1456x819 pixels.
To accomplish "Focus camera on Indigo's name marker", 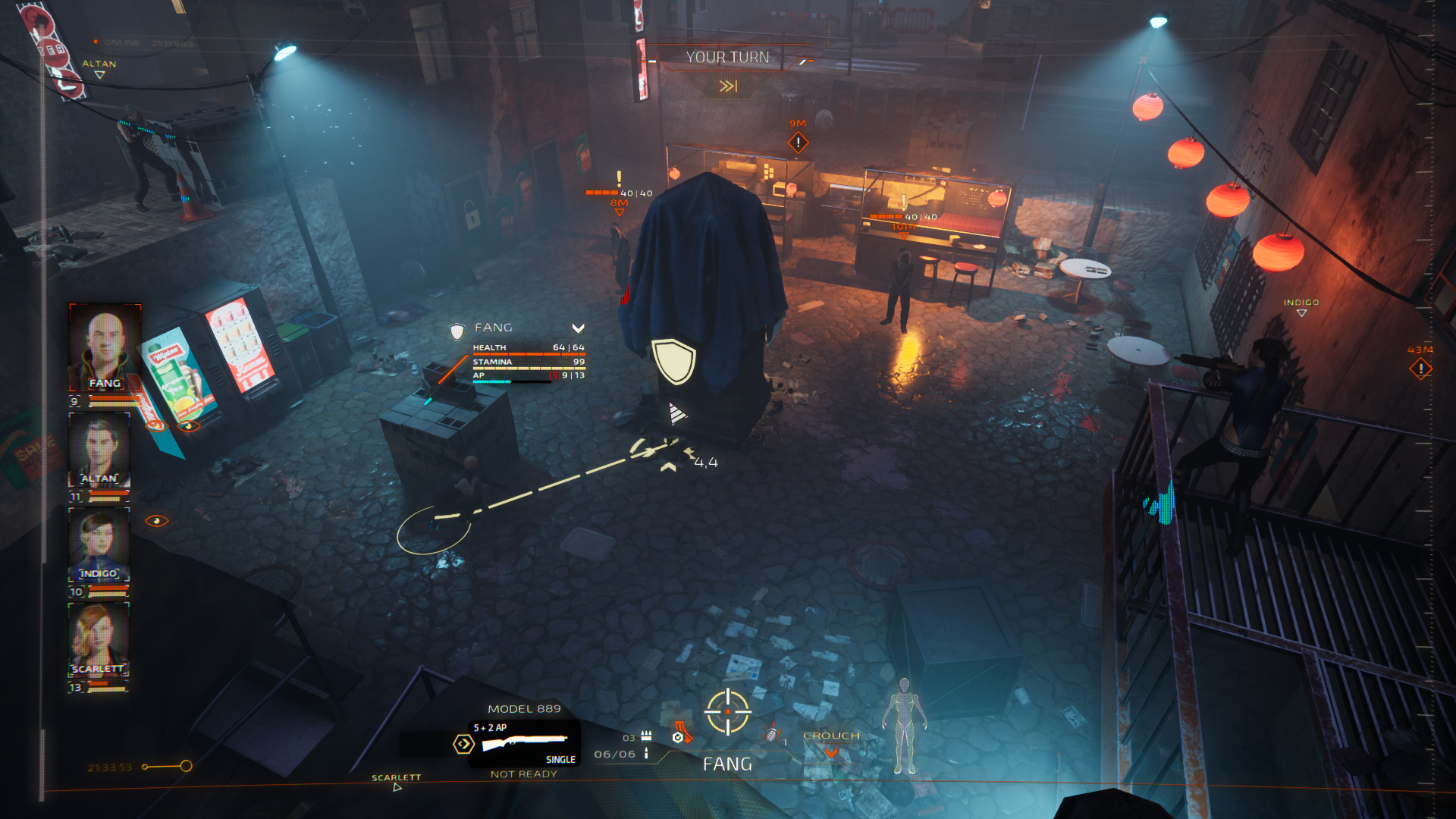I will (1301, 306).
